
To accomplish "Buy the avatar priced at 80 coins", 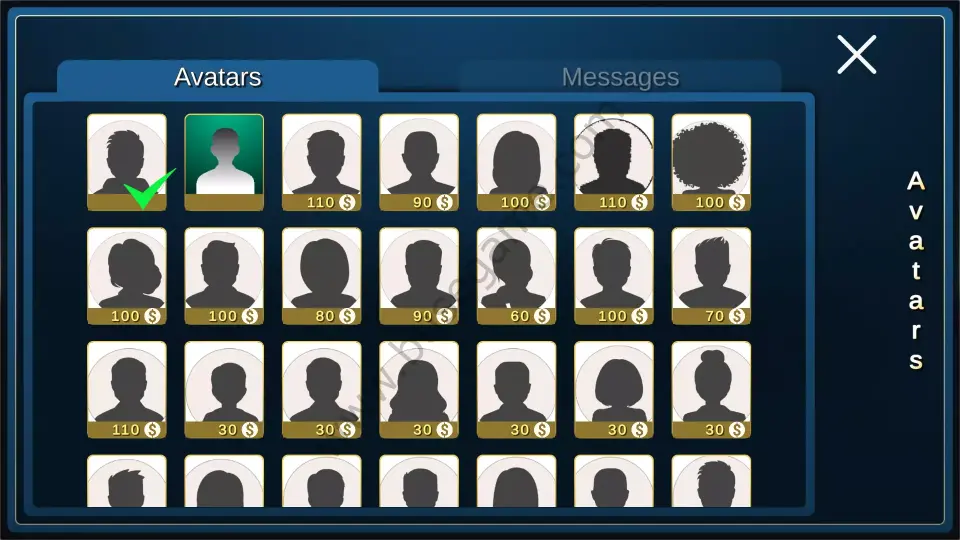I will [x=322, y=275].
